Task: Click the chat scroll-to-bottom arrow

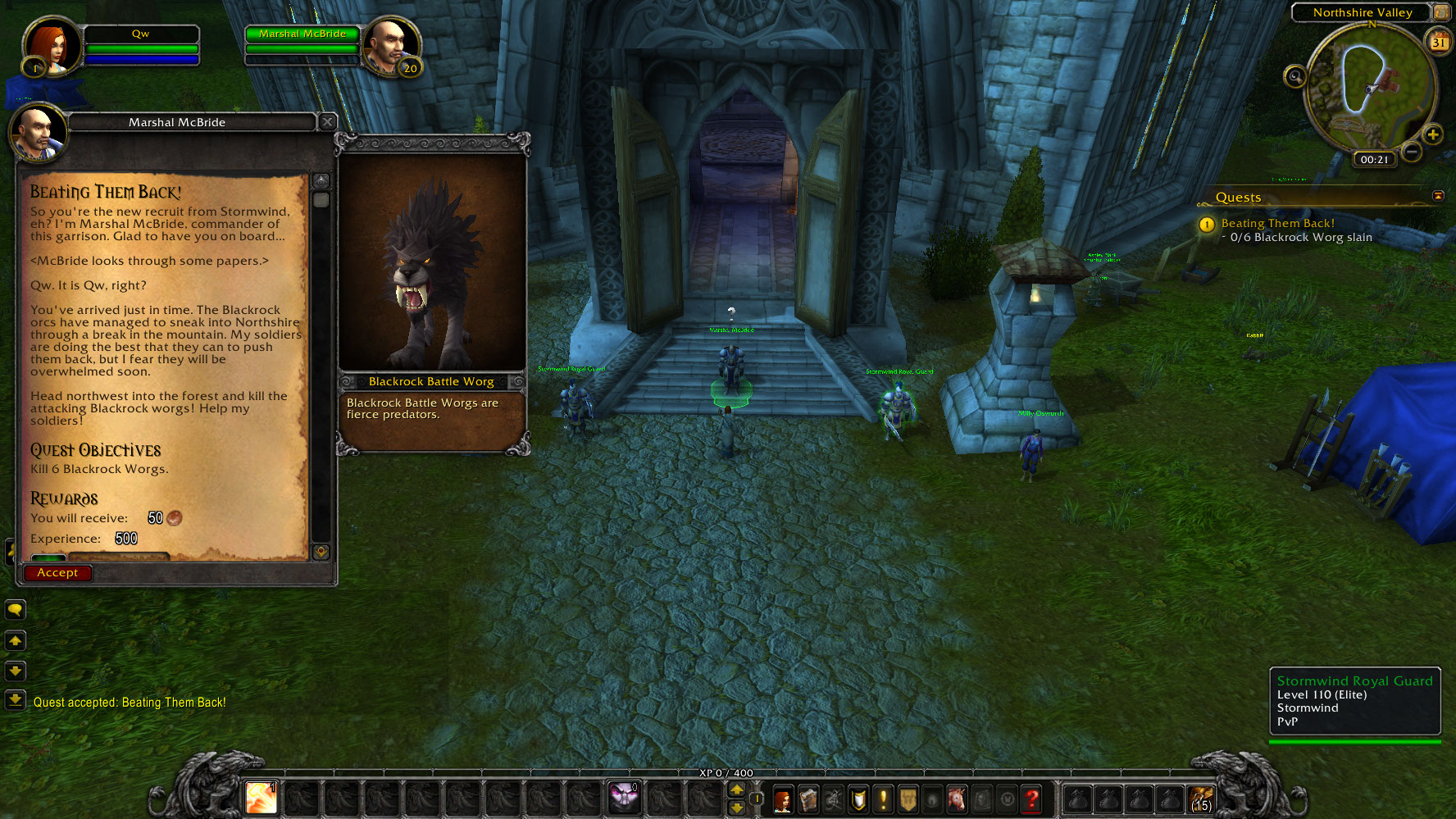Action: coord(16,701)
